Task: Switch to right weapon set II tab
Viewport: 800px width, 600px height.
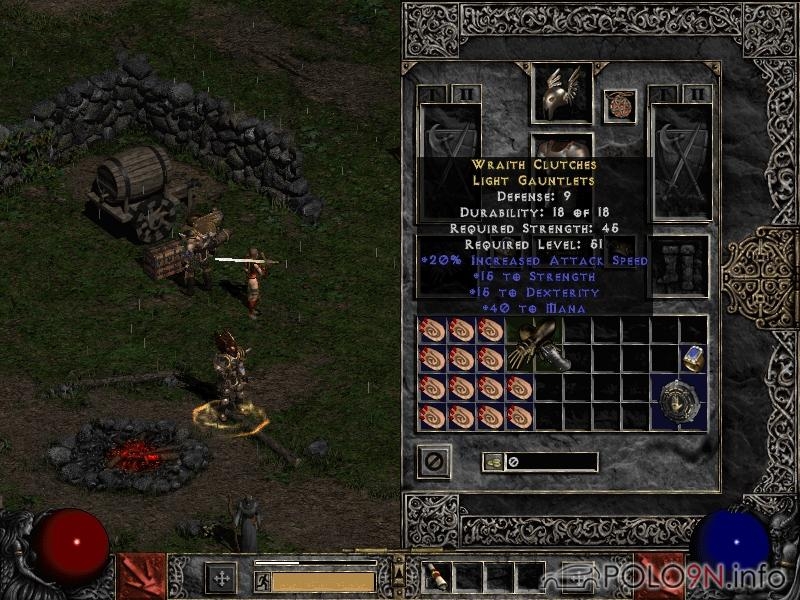Action: click(x=698, y=95)
